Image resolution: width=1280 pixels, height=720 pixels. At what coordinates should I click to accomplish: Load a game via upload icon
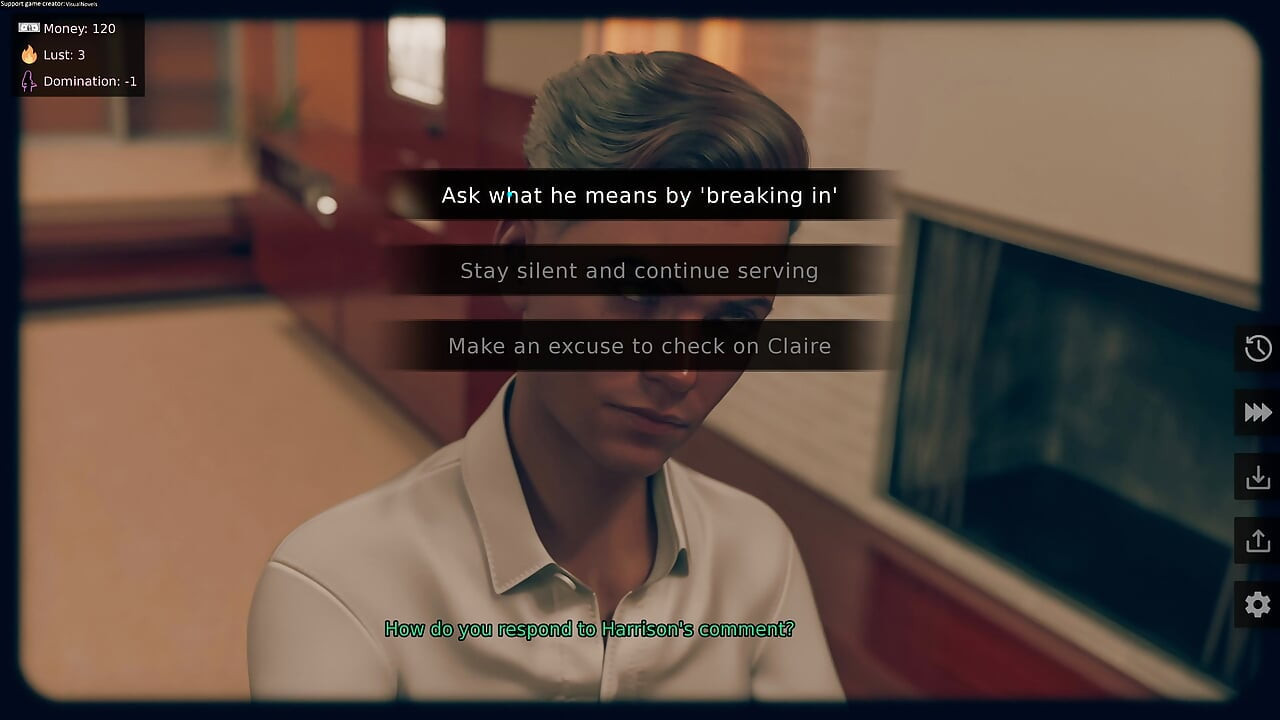[x=1256, y=541]
